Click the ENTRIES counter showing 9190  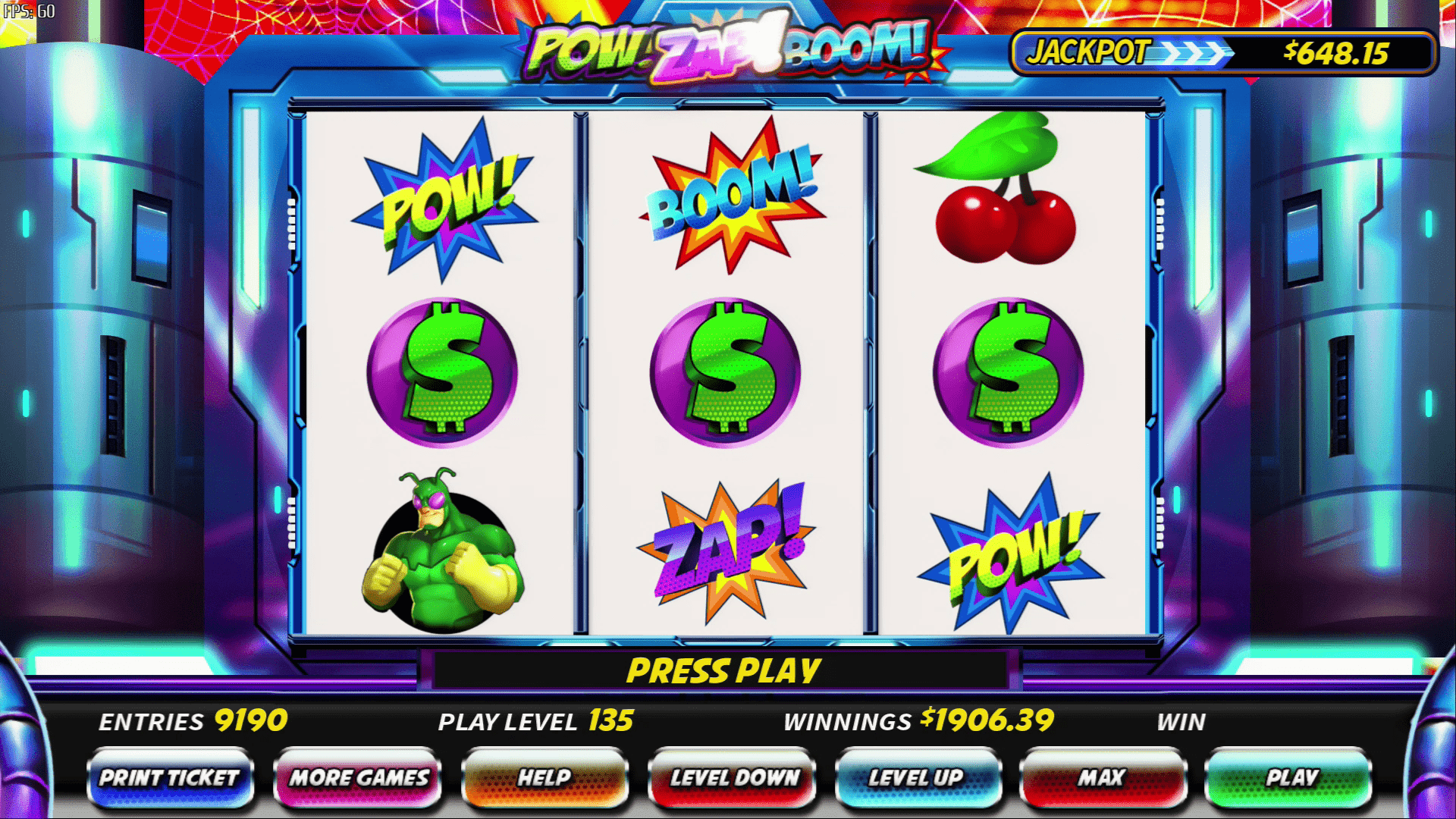(193, 720)
